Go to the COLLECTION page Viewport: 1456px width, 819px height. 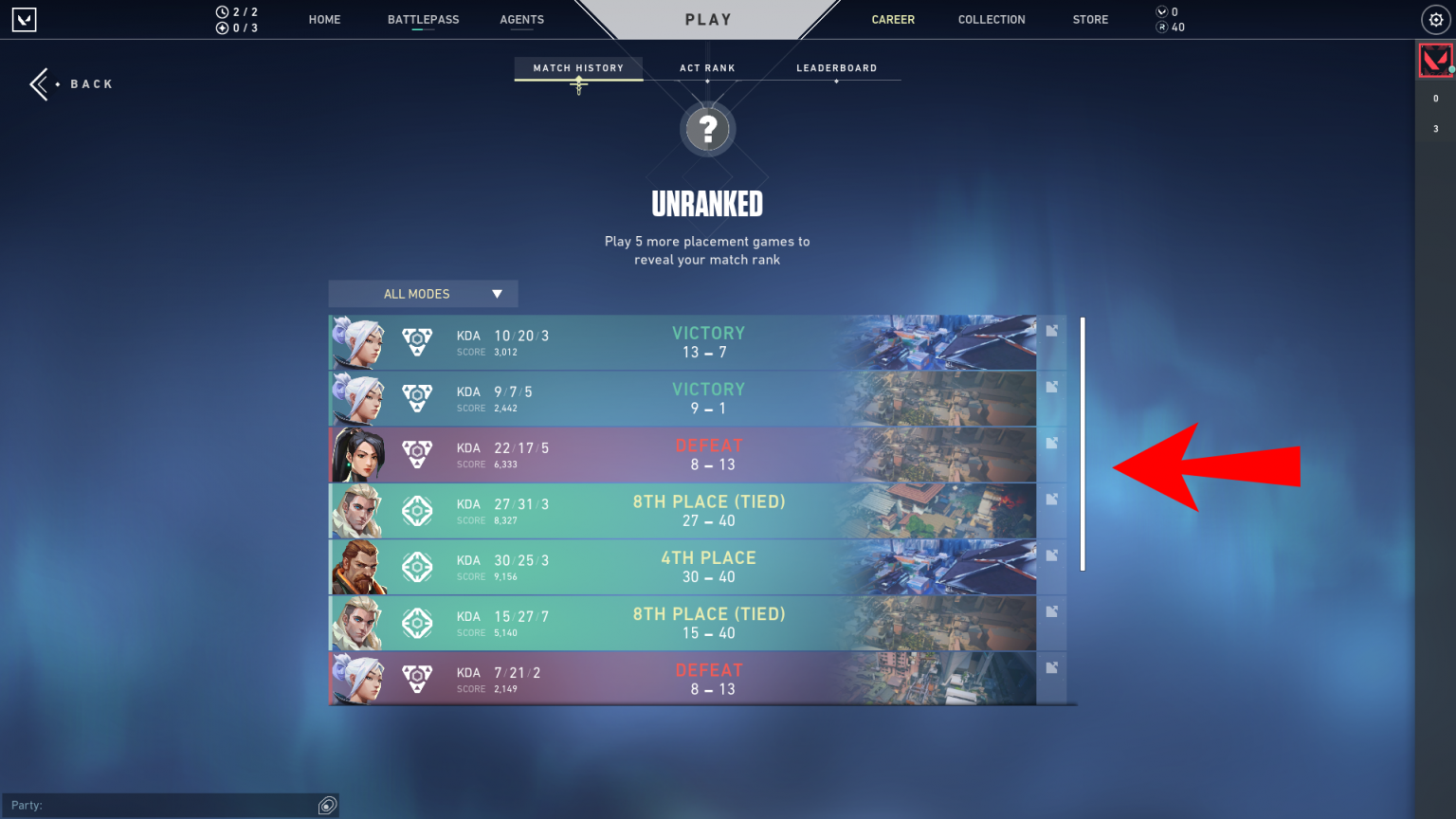[x=992, y=19]
